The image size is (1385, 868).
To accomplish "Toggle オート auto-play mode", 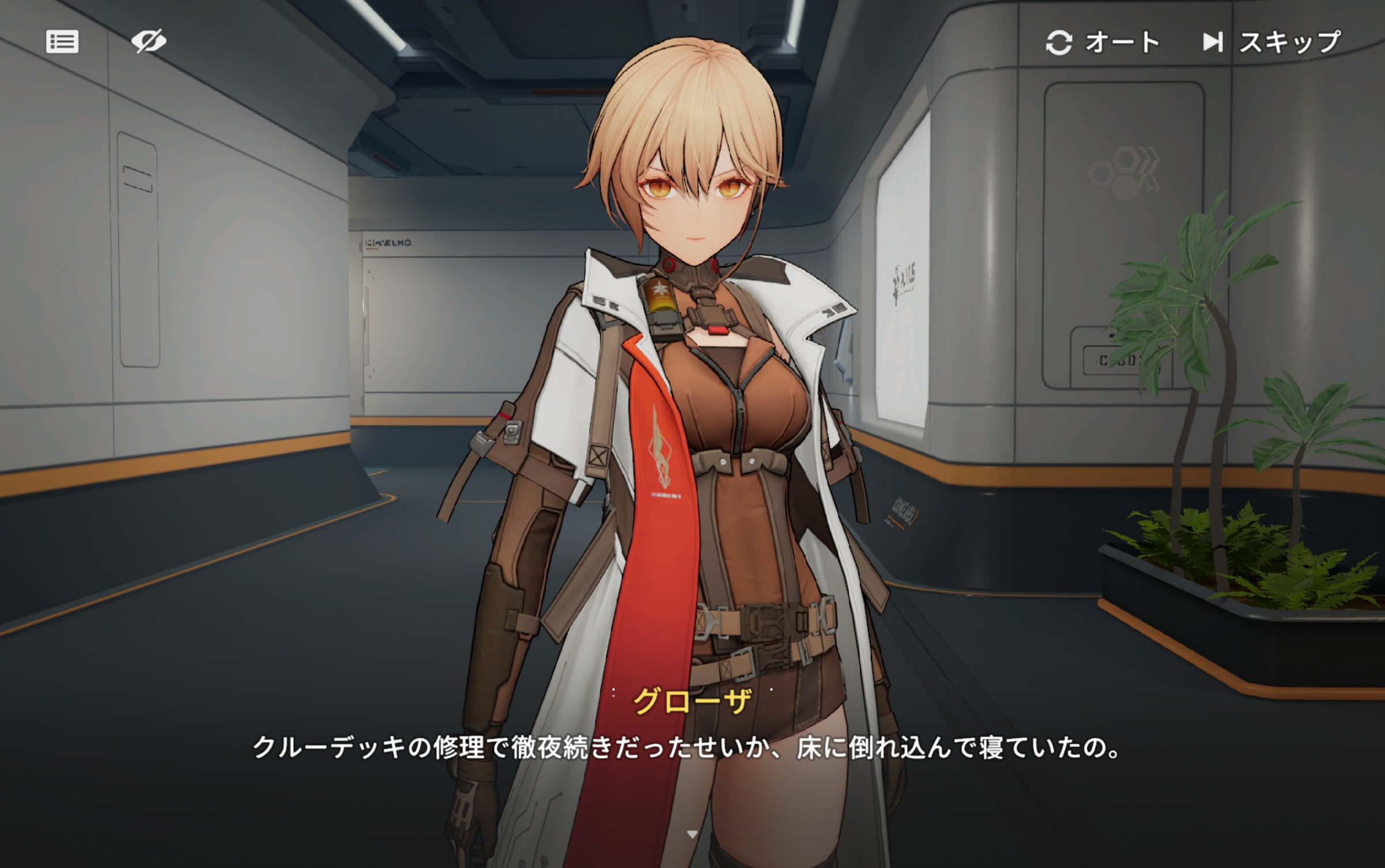I will point(1102,43).
